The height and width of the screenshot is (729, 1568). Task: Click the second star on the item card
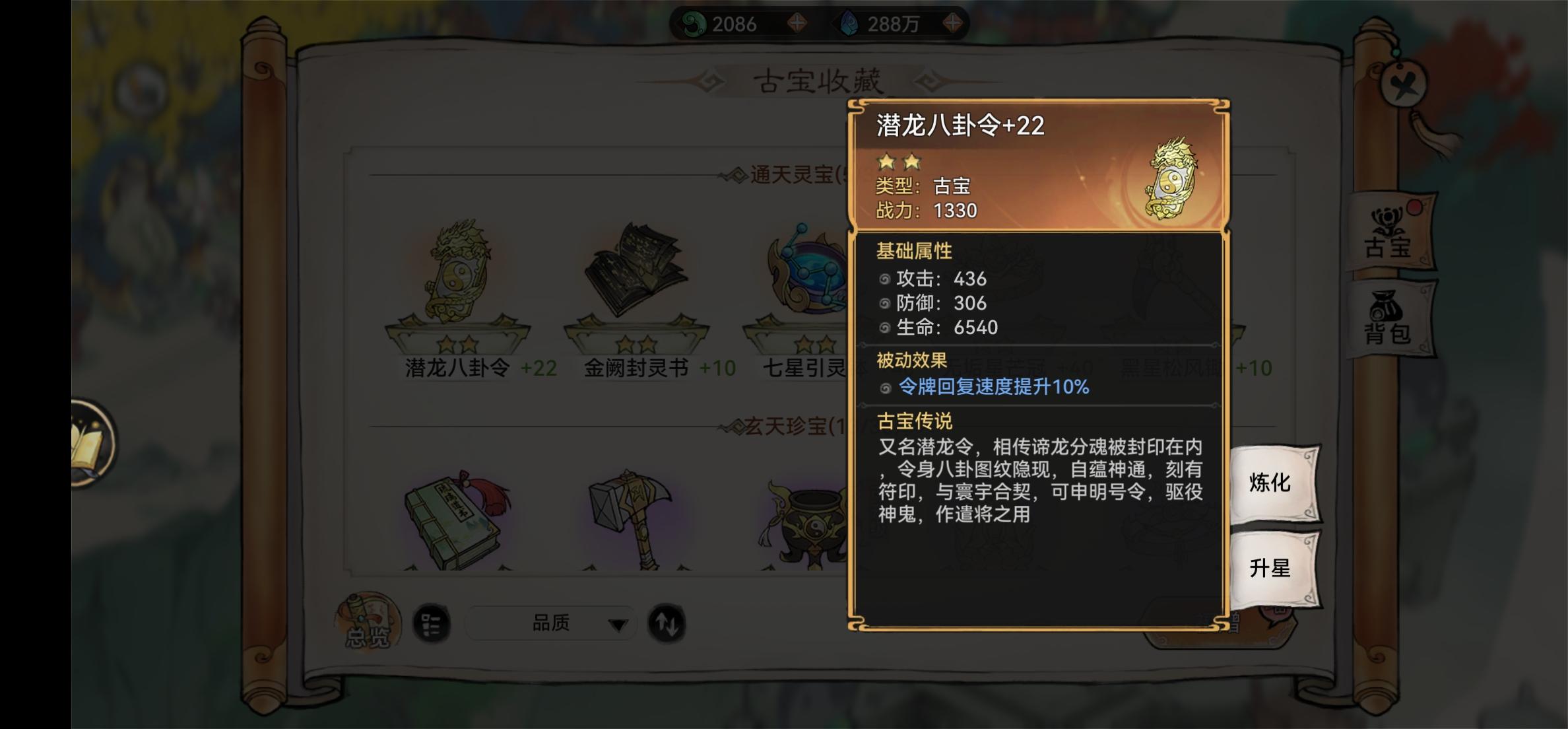click(x=913, y=162)
